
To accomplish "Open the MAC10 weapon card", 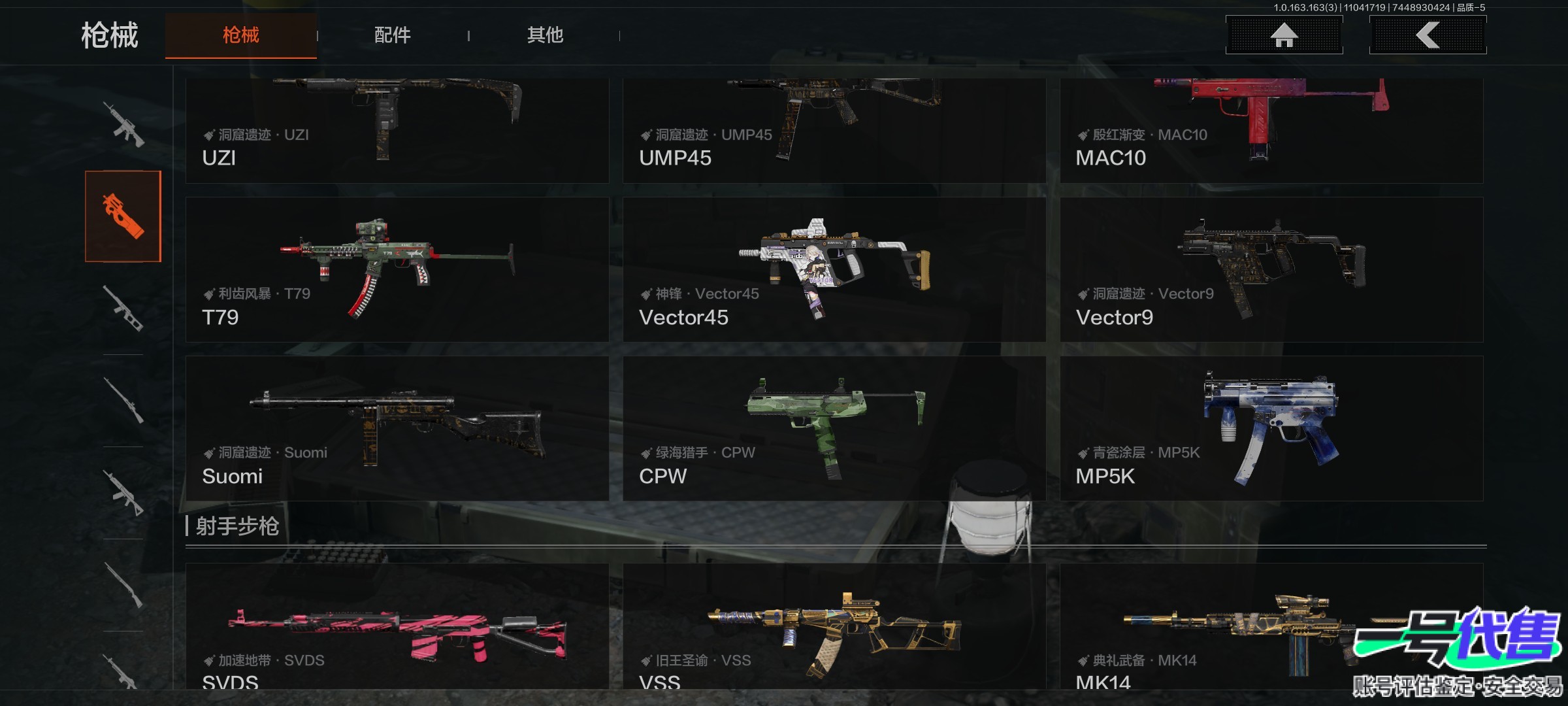I will coord(1271,131).
